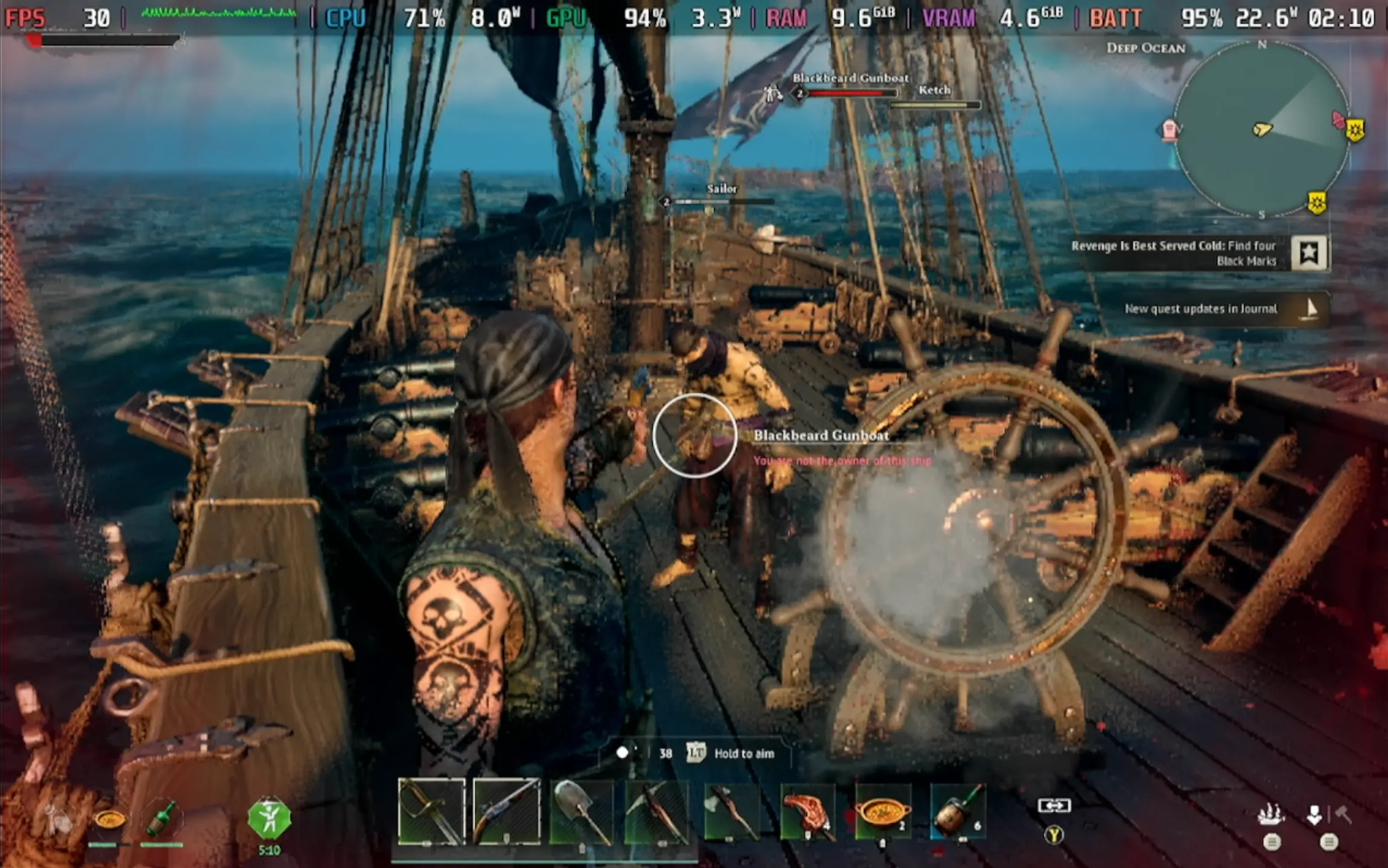Open the circular compass minimap

[1261, 129]
